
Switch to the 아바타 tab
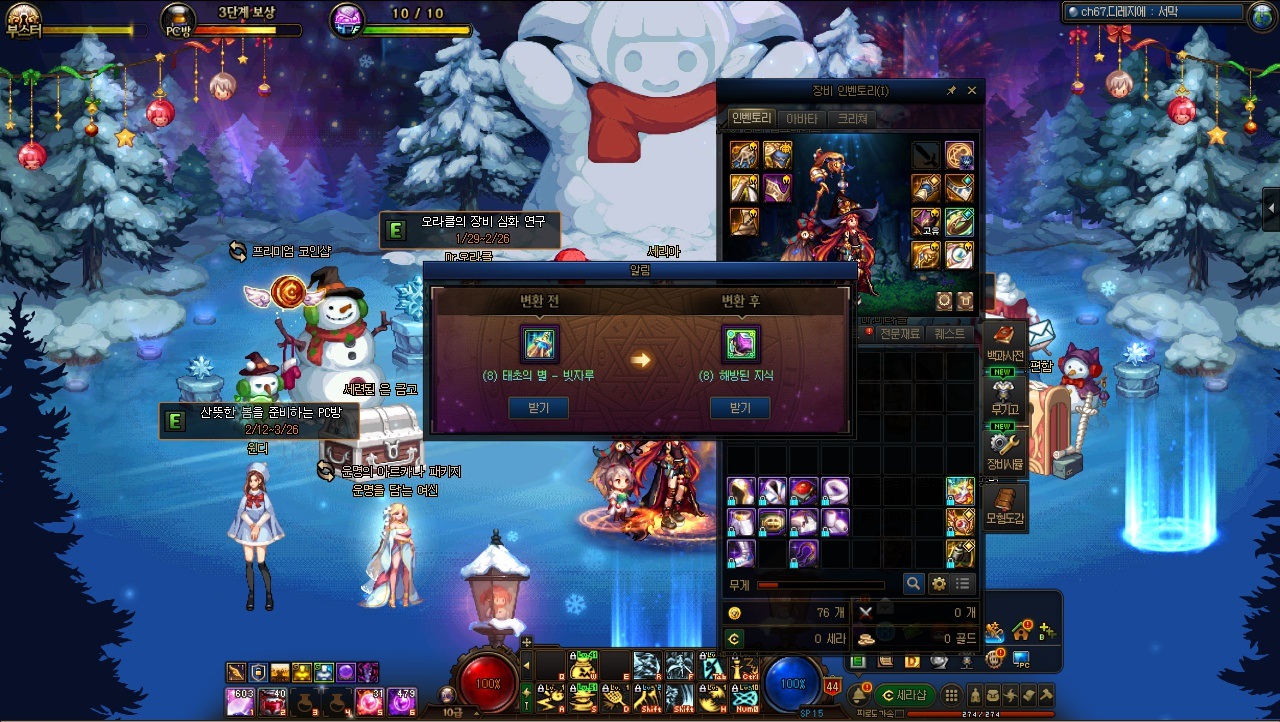[802, 119]
